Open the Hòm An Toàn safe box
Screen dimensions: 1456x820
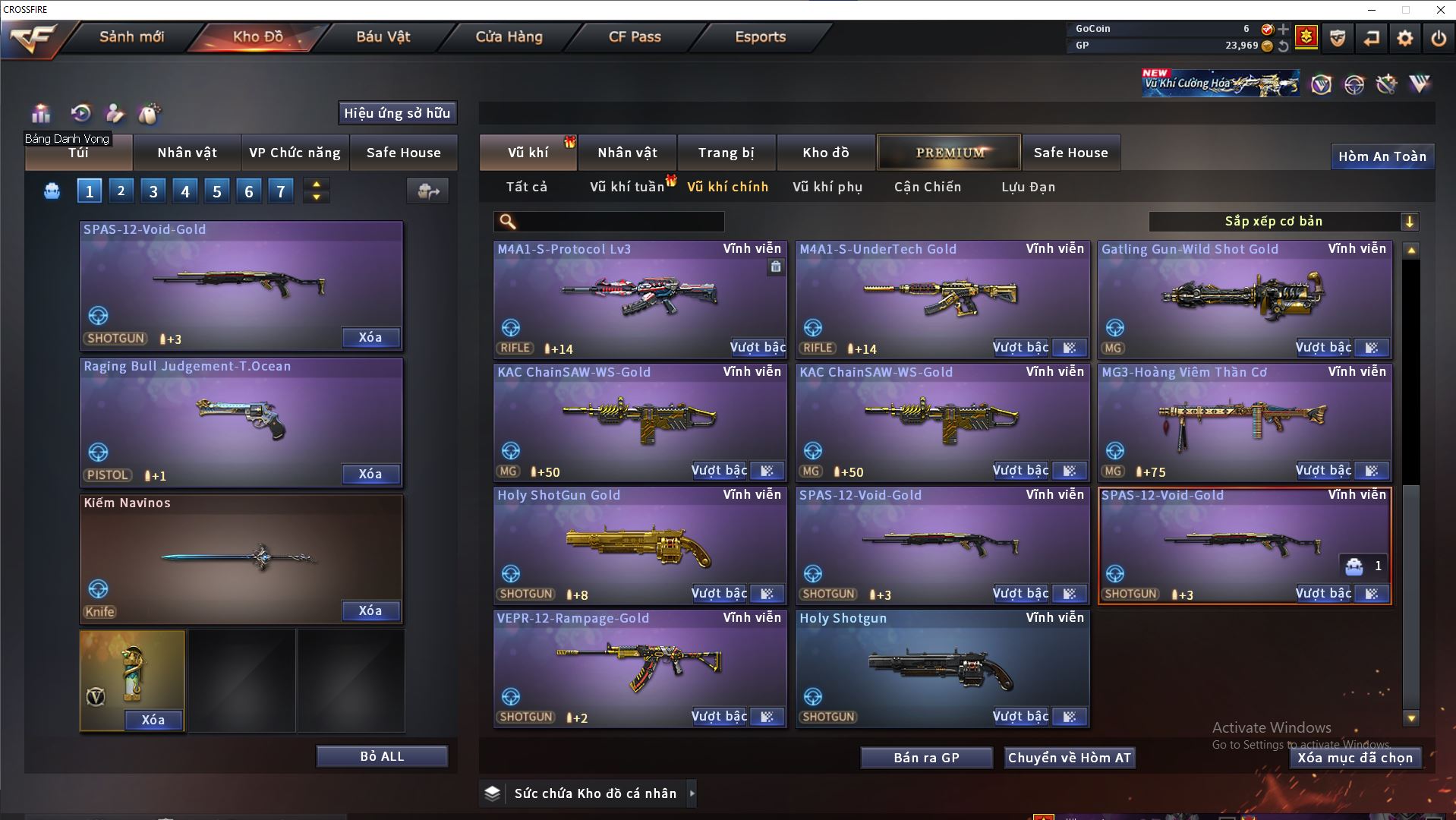[1382, 156]
